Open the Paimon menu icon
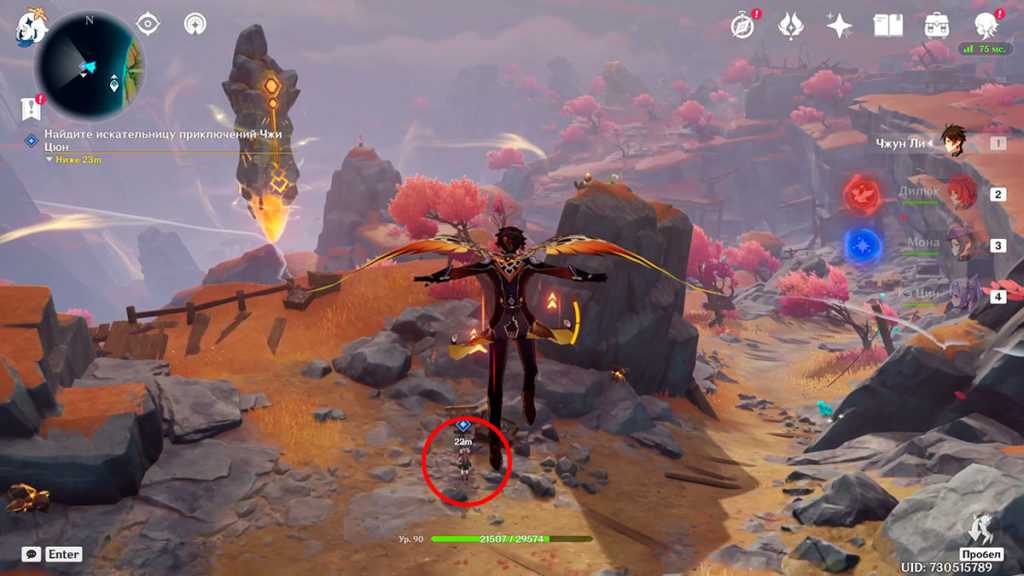 click(28, 27)
